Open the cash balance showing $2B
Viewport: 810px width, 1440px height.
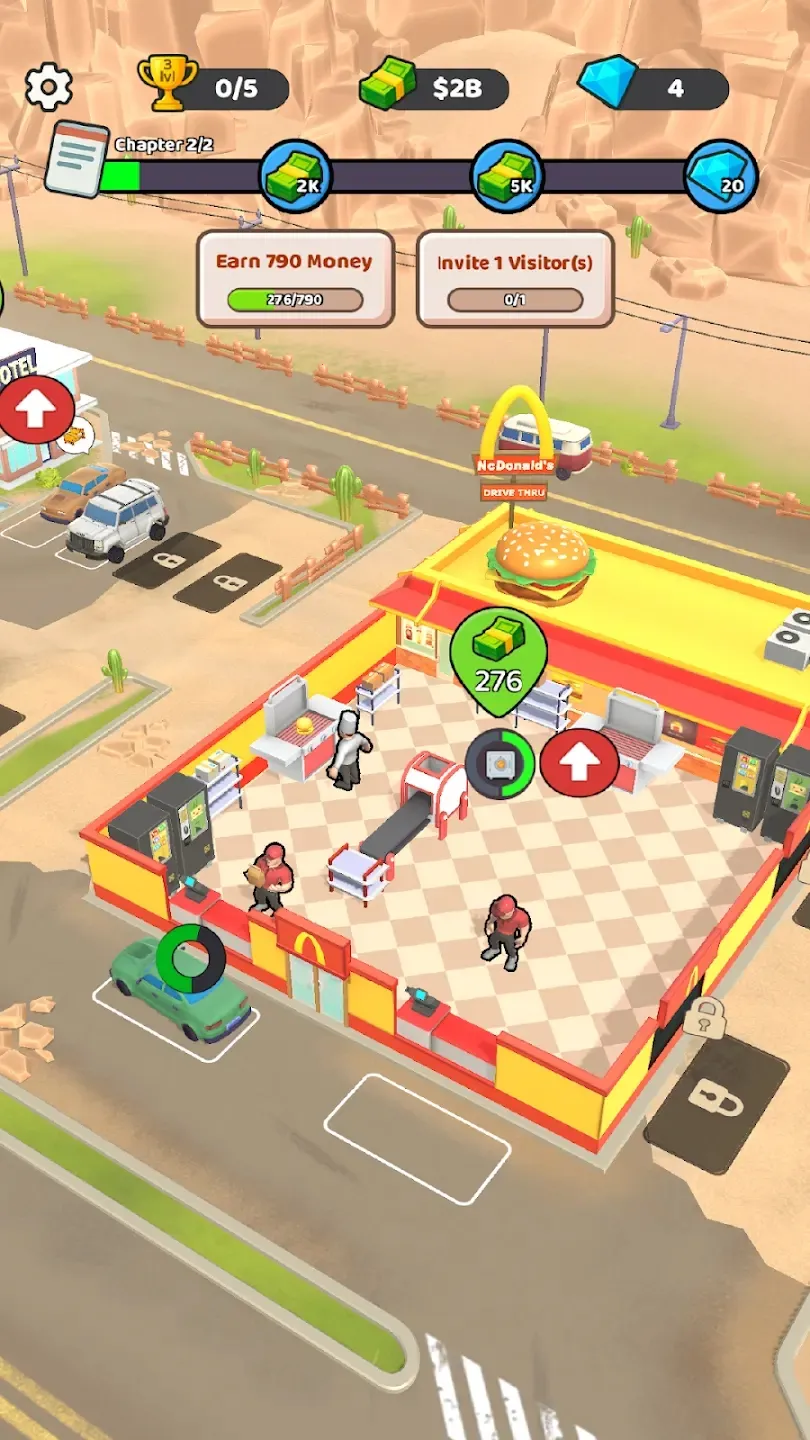[x=435, y=89]
